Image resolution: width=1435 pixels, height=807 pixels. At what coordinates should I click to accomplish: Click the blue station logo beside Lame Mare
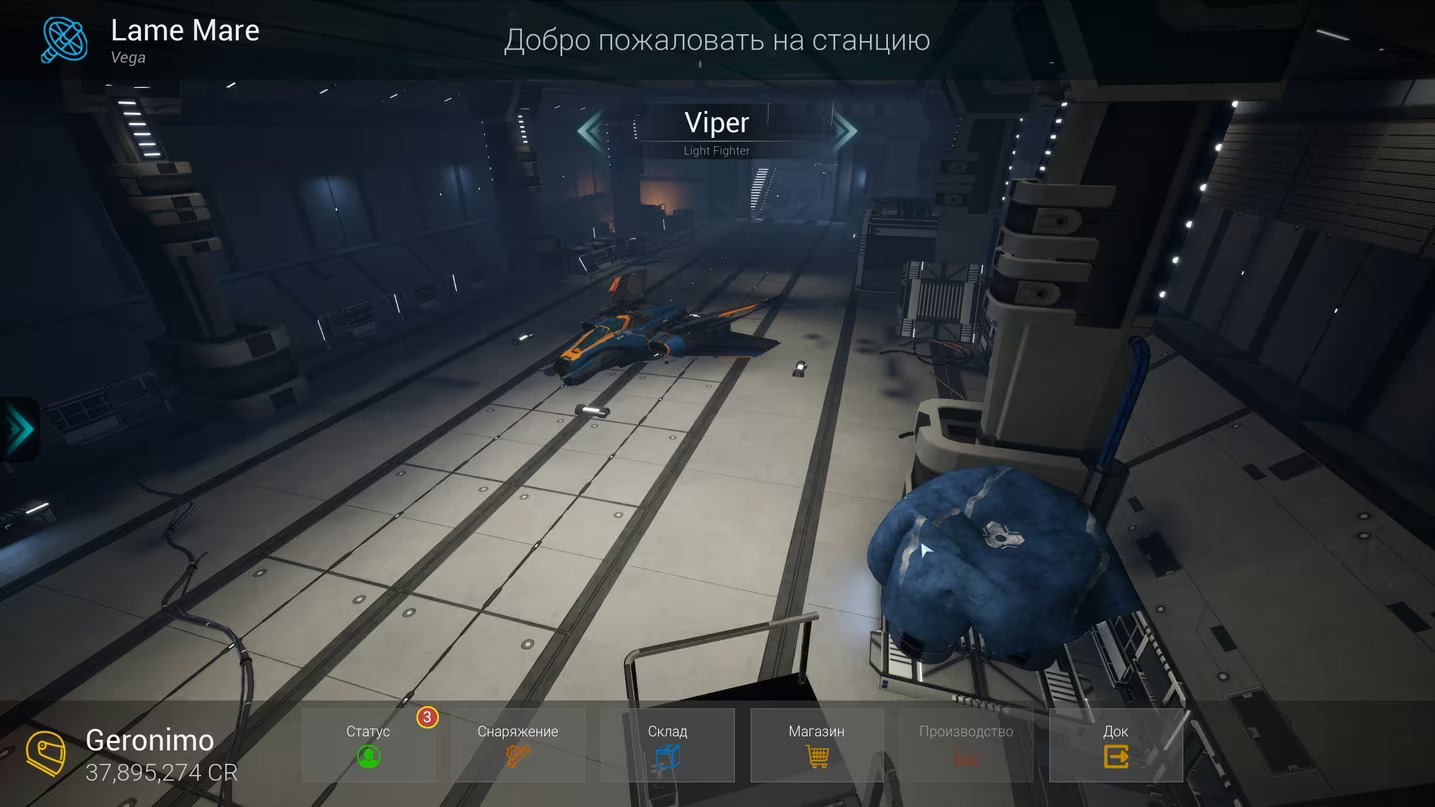[64, 40]
